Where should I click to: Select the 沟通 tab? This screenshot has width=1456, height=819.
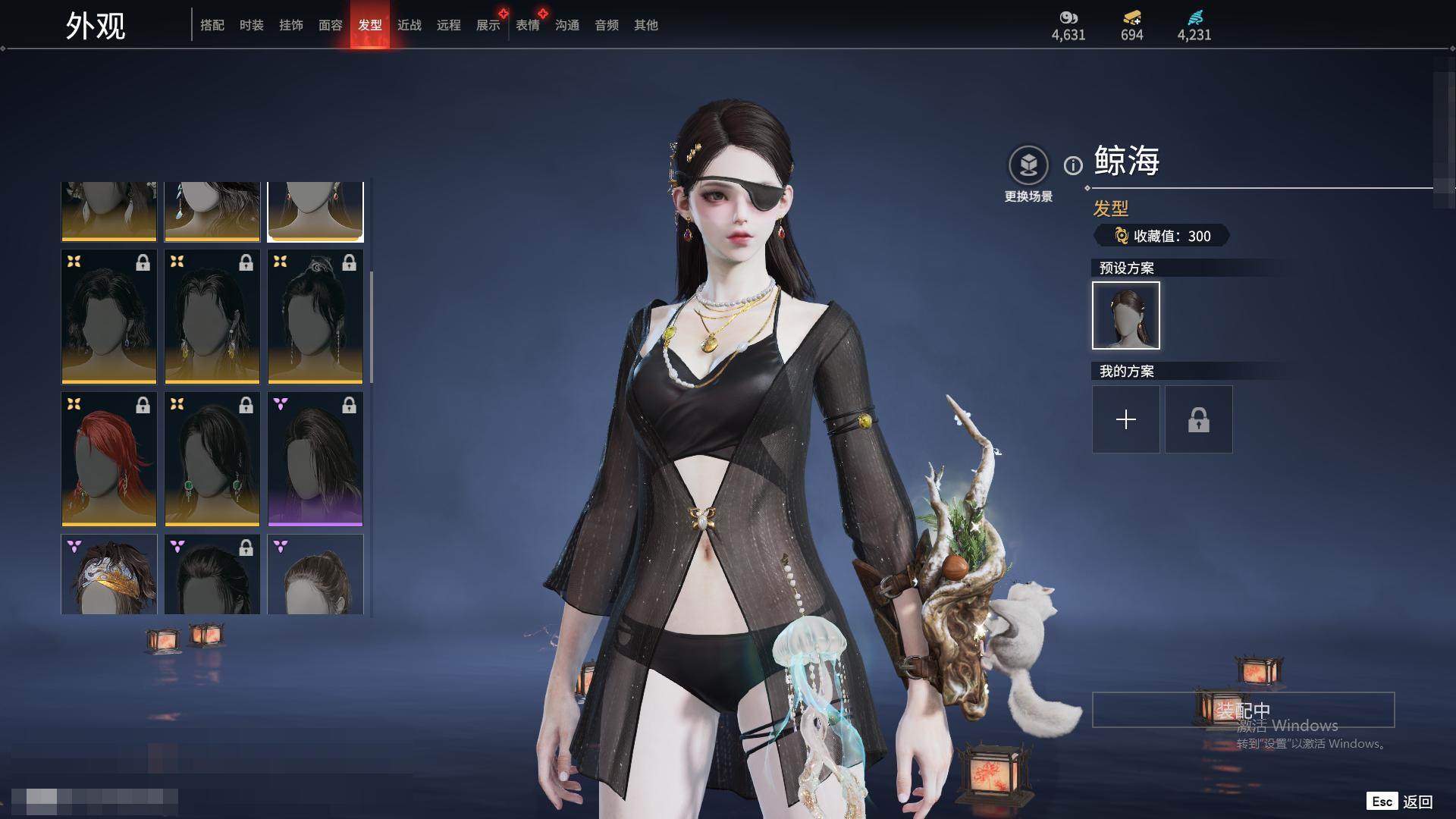point(567,25)
